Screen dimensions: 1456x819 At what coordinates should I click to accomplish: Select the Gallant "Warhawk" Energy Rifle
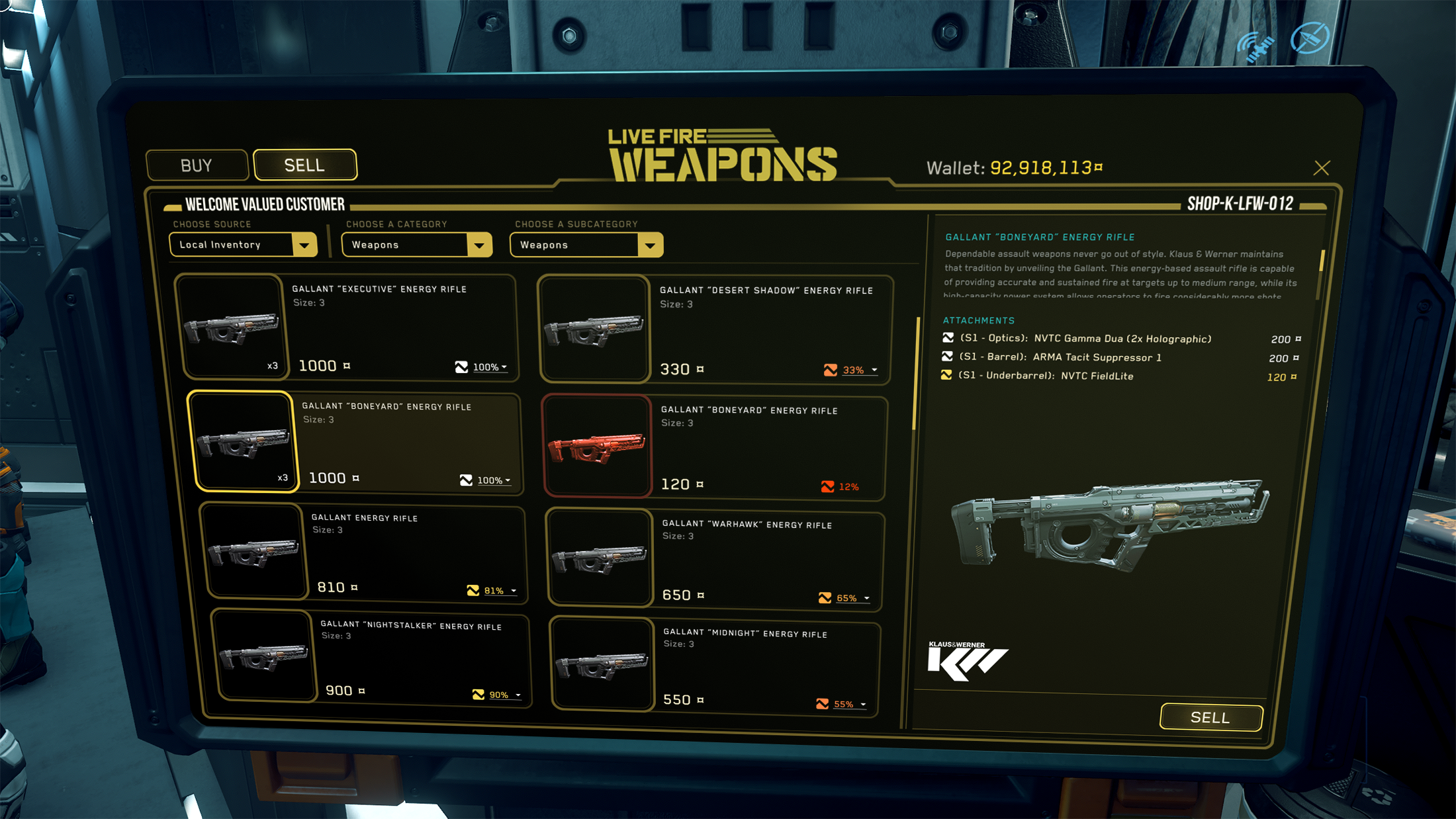715,559
